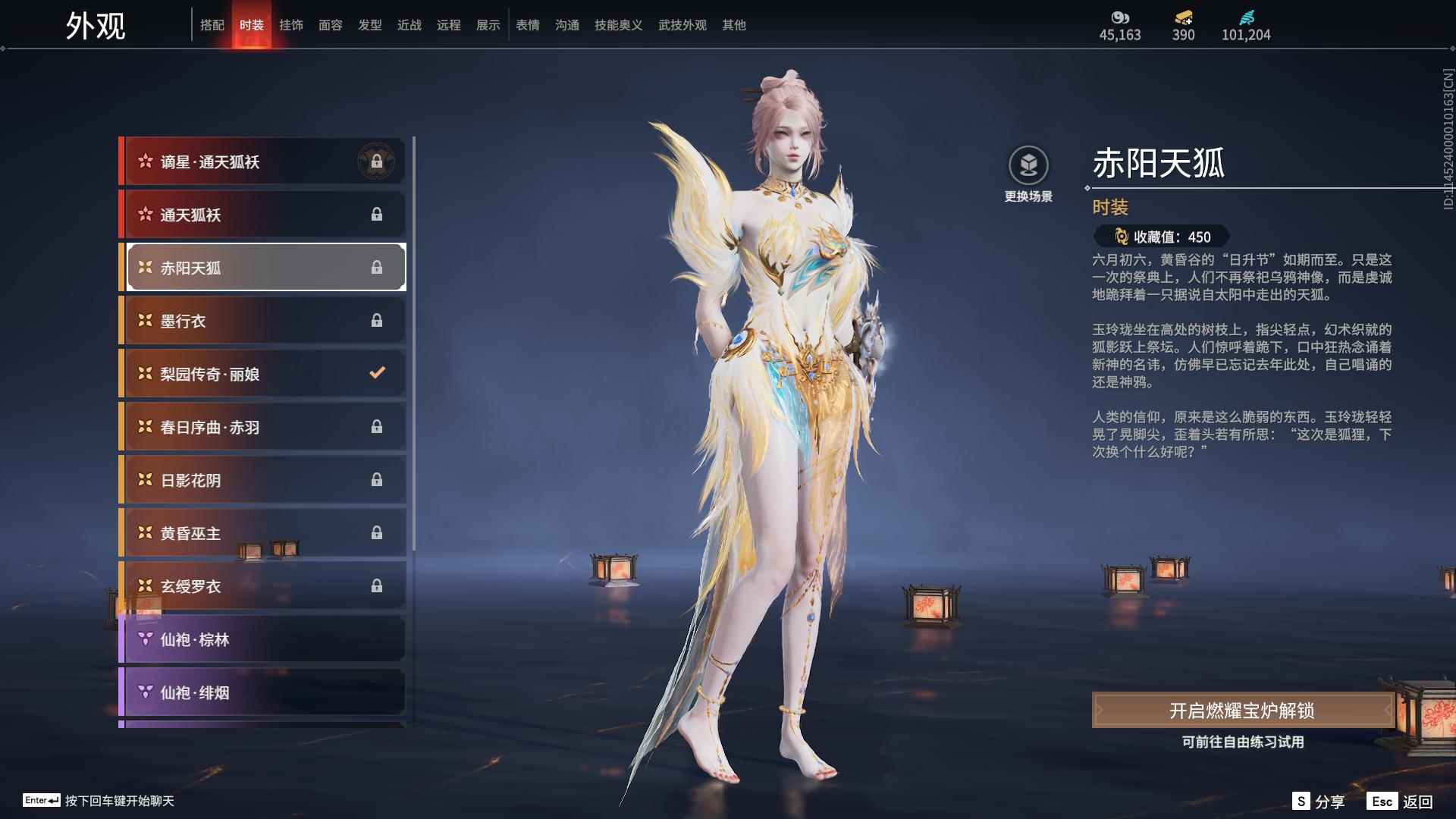Click the lock icon on 墨行衣

(x=377, y=320)
